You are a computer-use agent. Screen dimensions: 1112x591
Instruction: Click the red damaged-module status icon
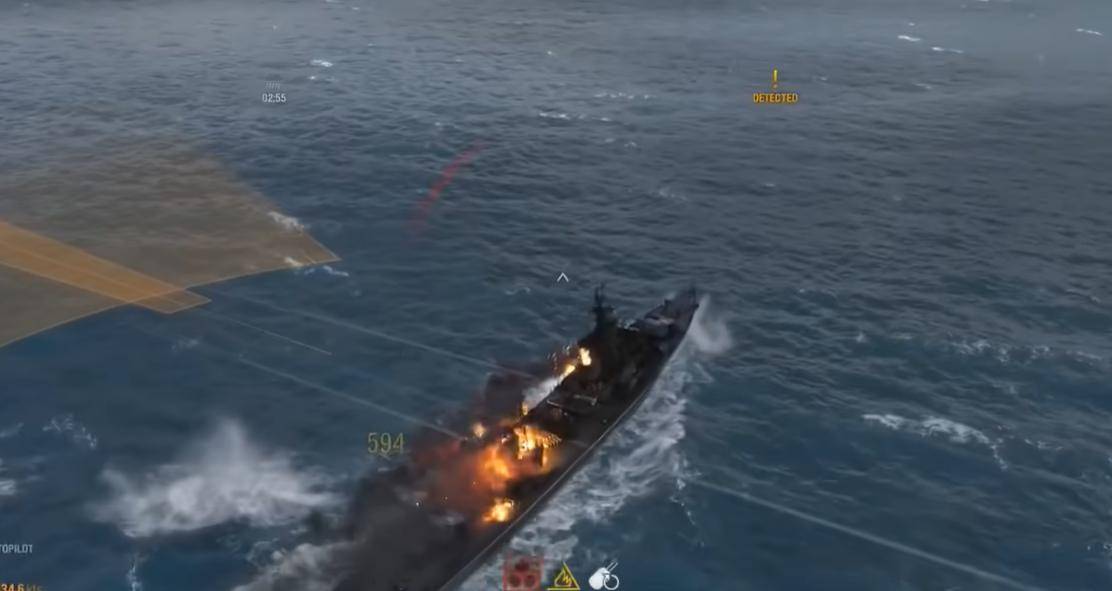pos(522,574)
